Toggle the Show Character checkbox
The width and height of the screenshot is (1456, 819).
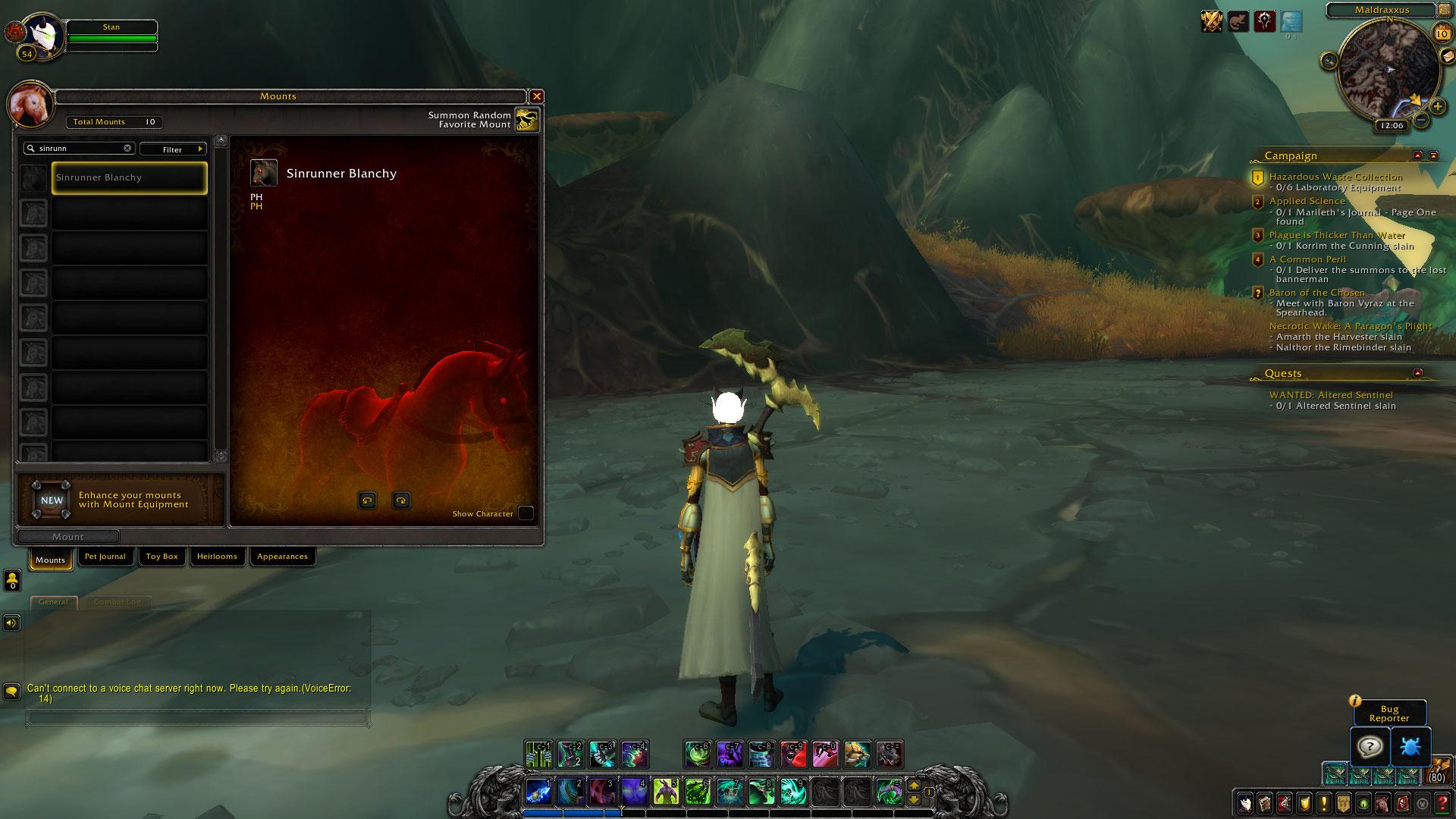click(x=525, y=513)
